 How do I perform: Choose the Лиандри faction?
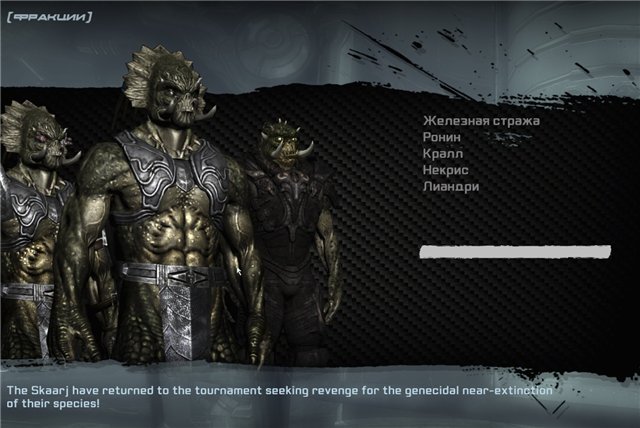pyautogui.click(x=451, y=187)
